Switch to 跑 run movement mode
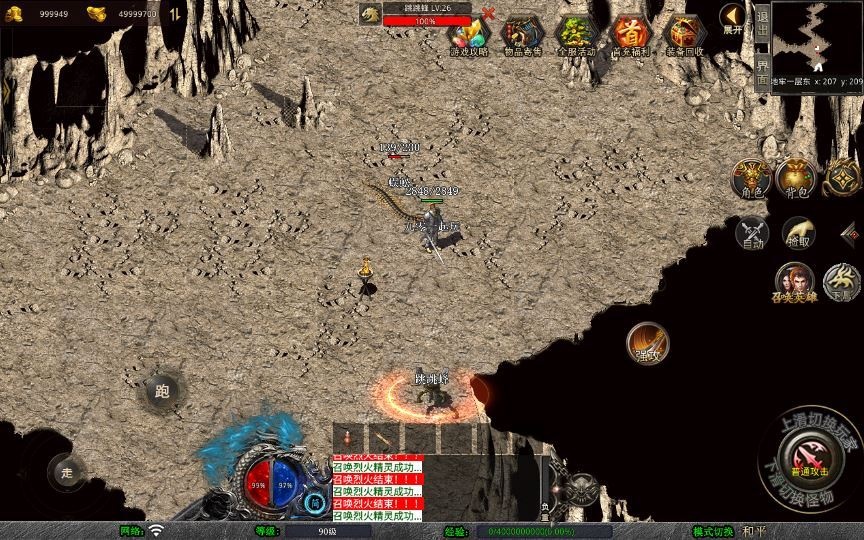Screen dimensions: 864x540 coord(162,391)
